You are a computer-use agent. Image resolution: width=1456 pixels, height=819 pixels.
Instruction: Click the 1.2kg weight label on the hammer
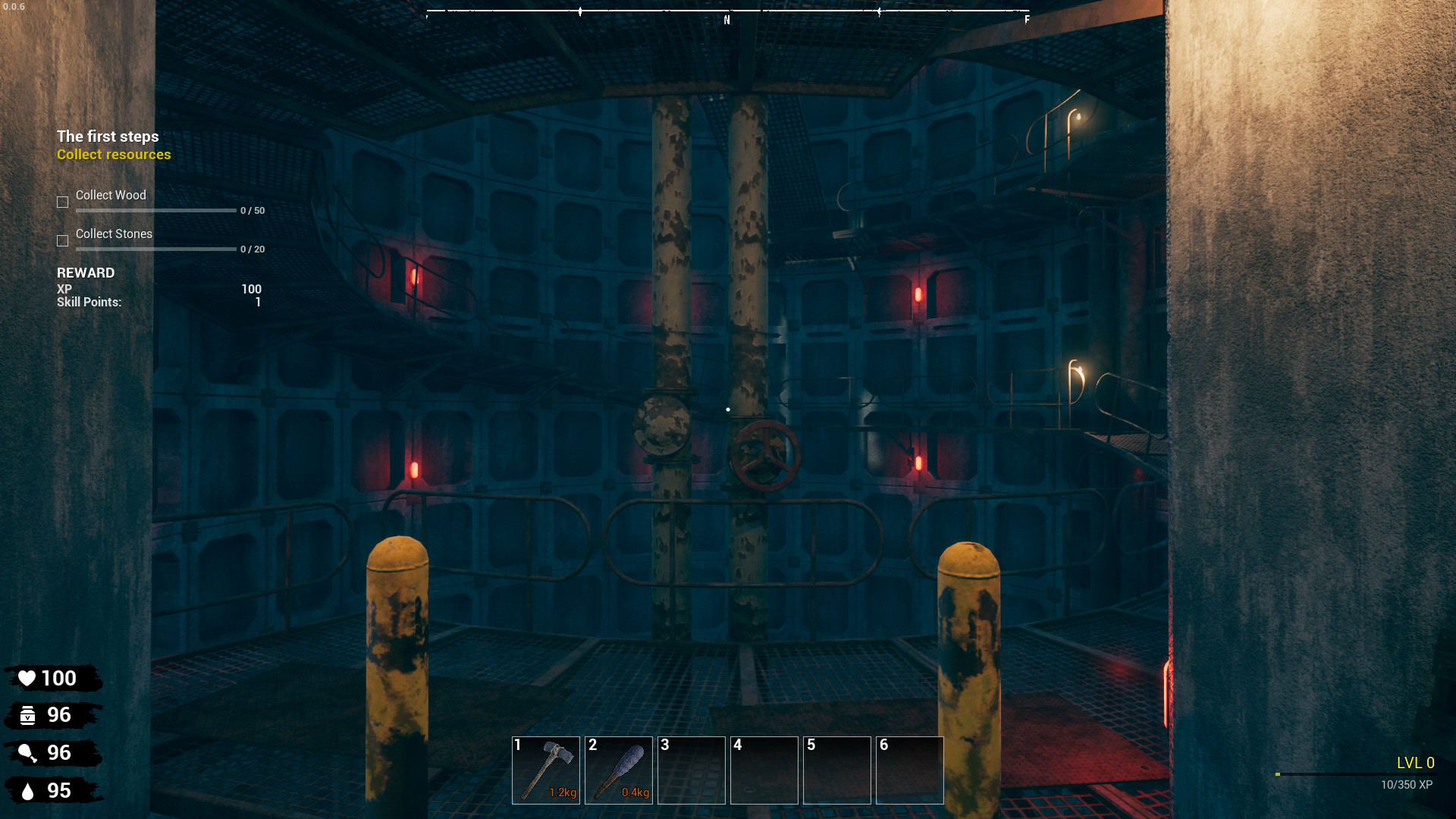point(563,792)
